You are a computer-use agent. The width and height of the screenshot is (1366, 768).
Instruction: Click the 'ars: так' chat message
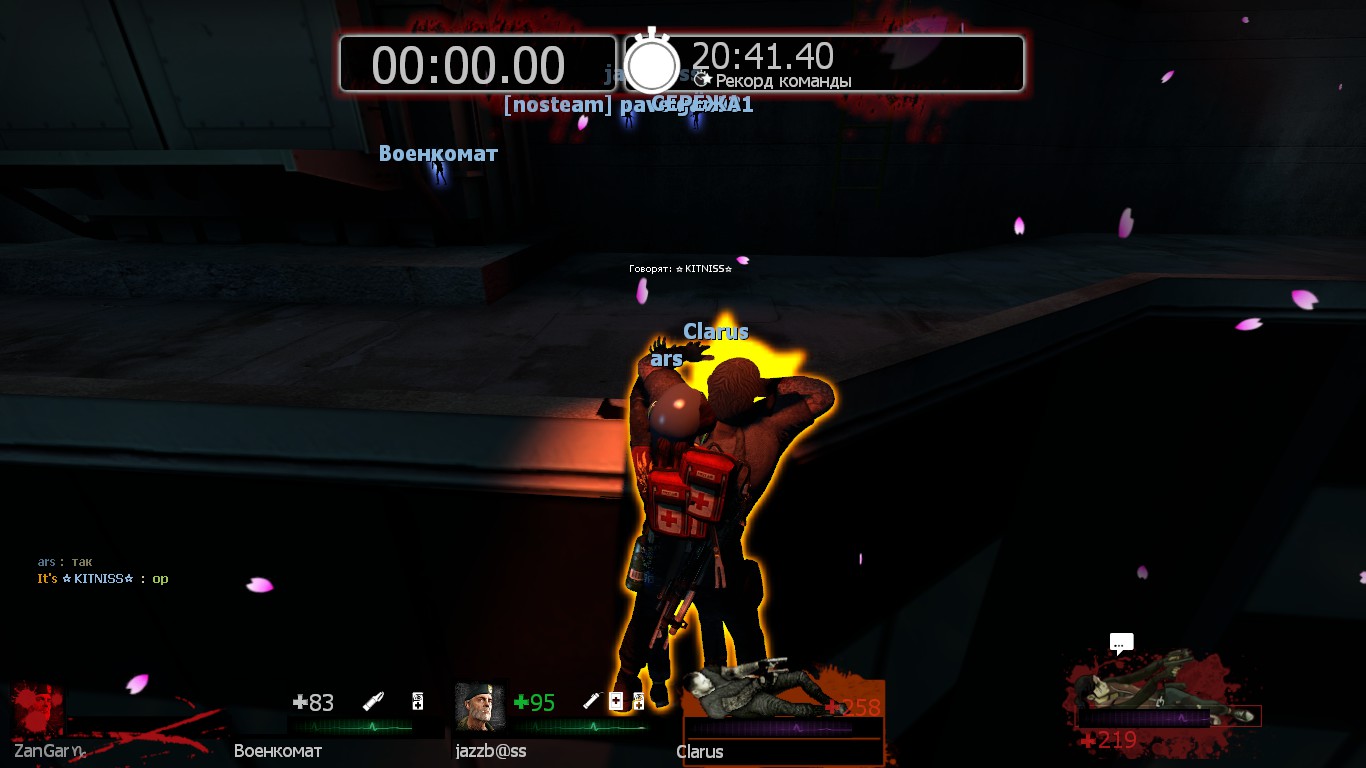65,562
